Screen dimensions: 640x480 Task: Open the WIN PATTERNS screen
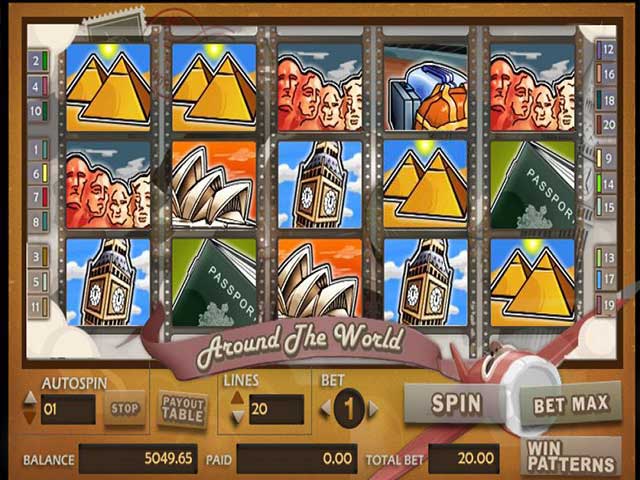coord(571,457)
